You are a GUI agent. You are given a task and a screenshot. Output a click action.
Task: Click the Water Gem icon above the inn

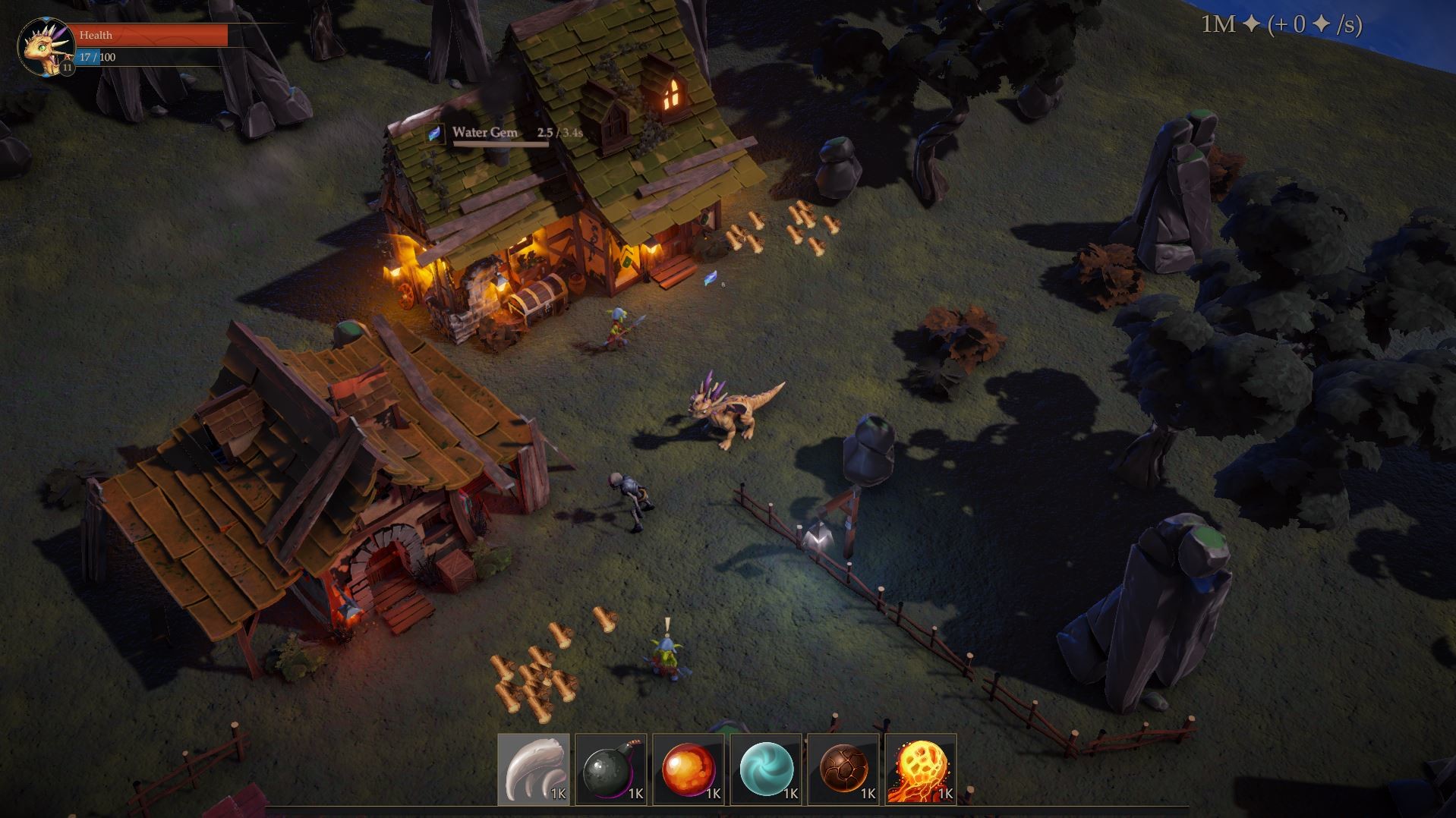click(433, 134)
